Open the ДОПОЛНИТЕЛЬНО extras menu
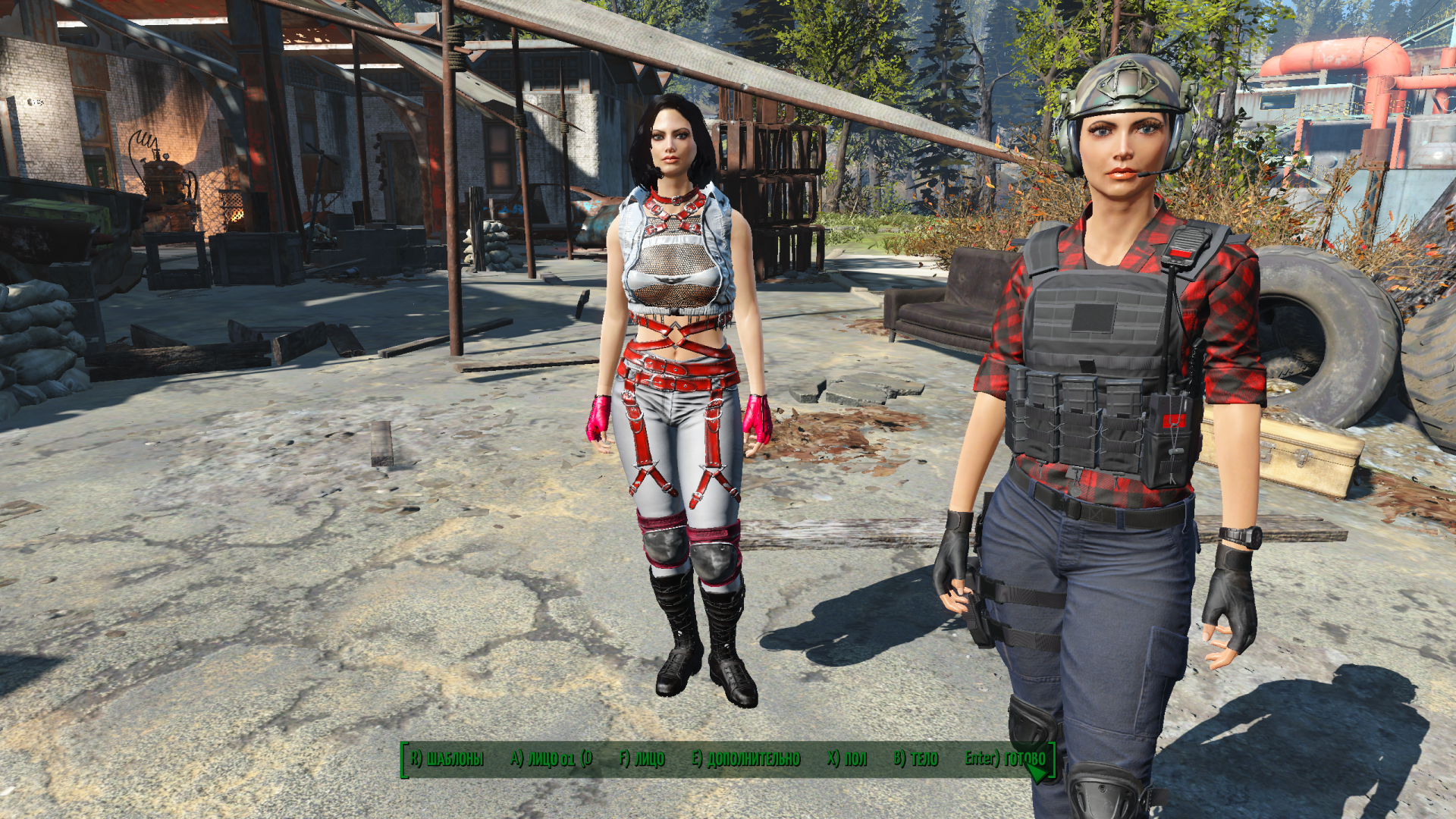The image size is (1456, 819). tap(745, 758)
